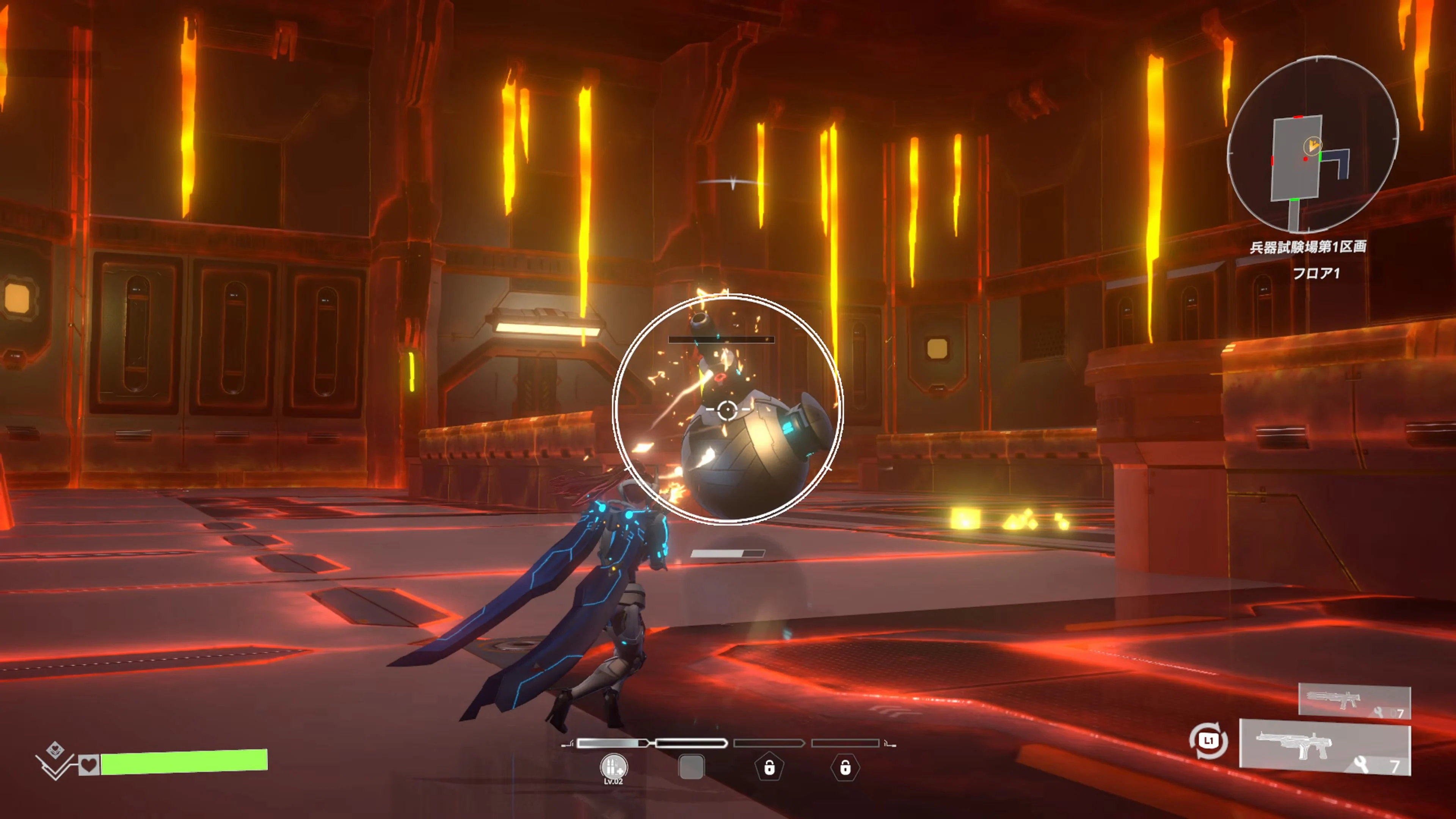Viewport: 1456px width, 819px height.
Task: Open the 兵器試験場第1区画 area label
Action: tap(1310, 247)
